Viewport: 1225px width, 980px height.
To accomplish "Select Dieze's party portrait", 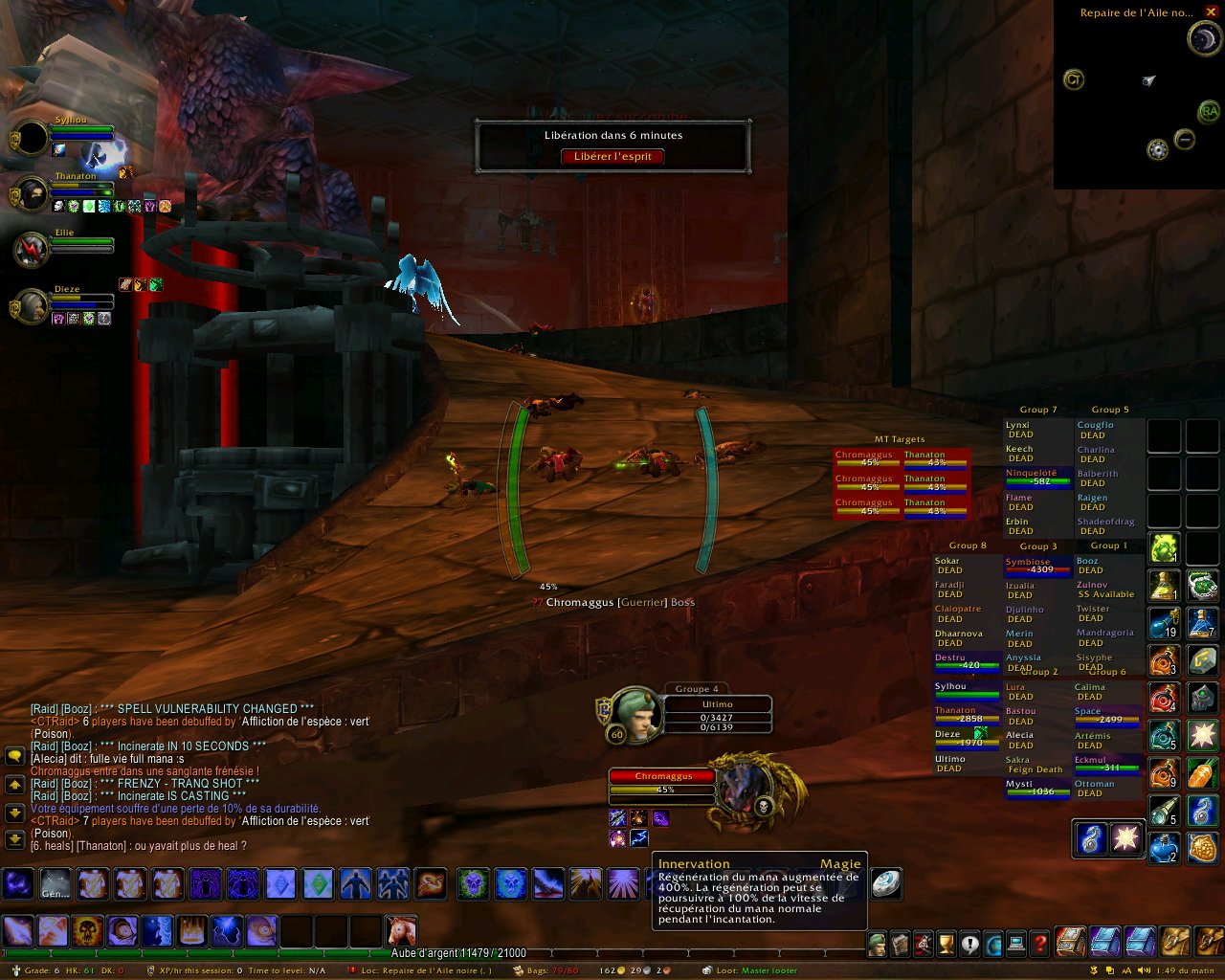I will (33, 307).
